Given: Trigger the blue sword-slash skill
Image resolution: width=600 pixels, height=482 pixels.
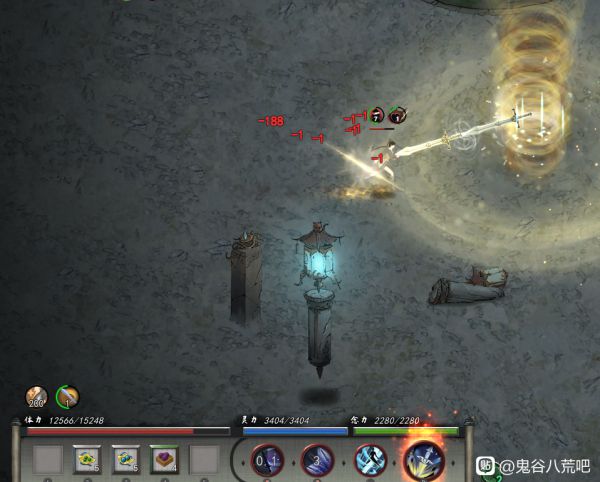Looking at the screenshot, I should [x=368, y=461].
